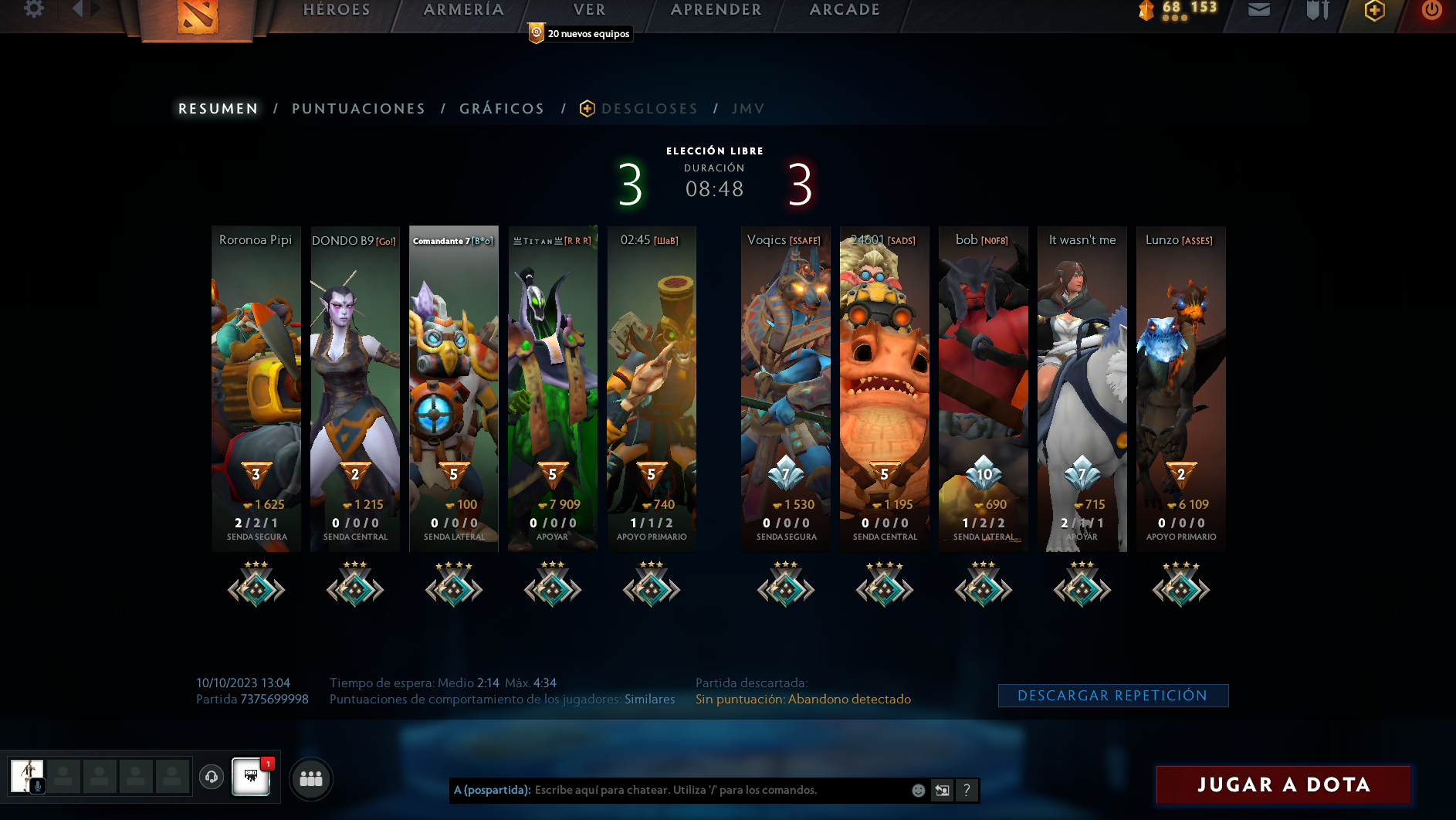1456x820 pixels.
Task: Open the emoticon picker in chat bar
Action: click(x=918, y=791)
